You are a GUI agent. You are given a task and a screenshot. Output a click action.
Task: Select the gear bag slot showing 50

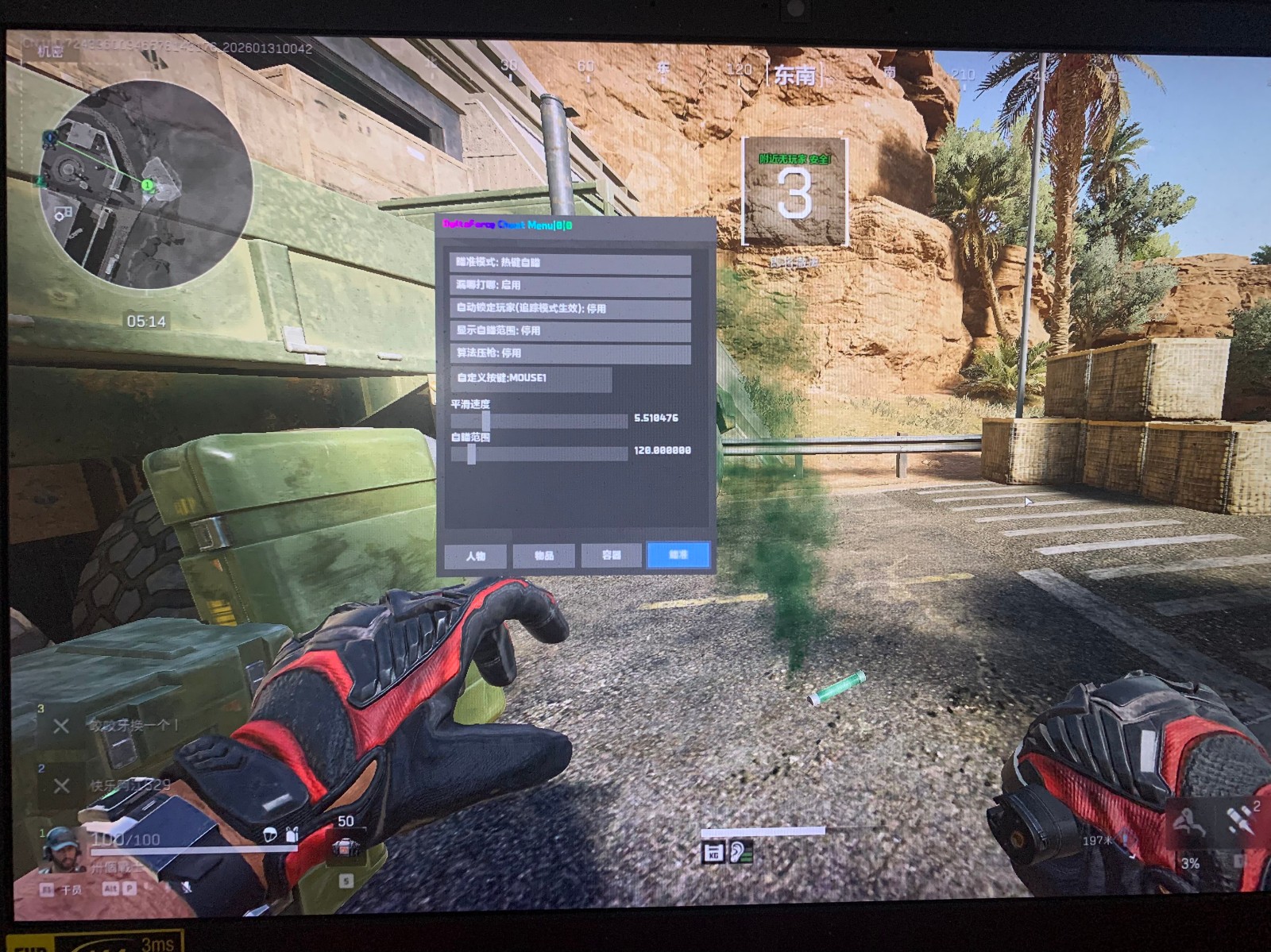pos(346,846)
